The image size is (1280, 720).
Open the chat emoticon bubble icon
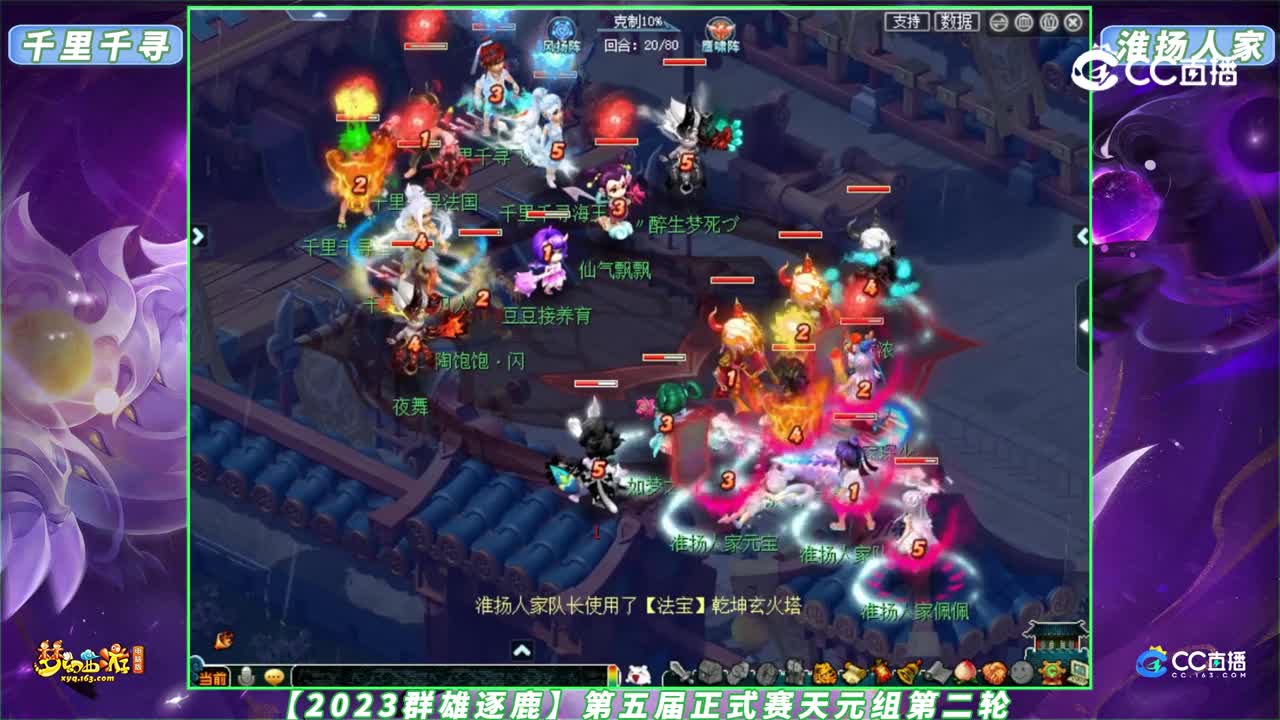(273, 676)
